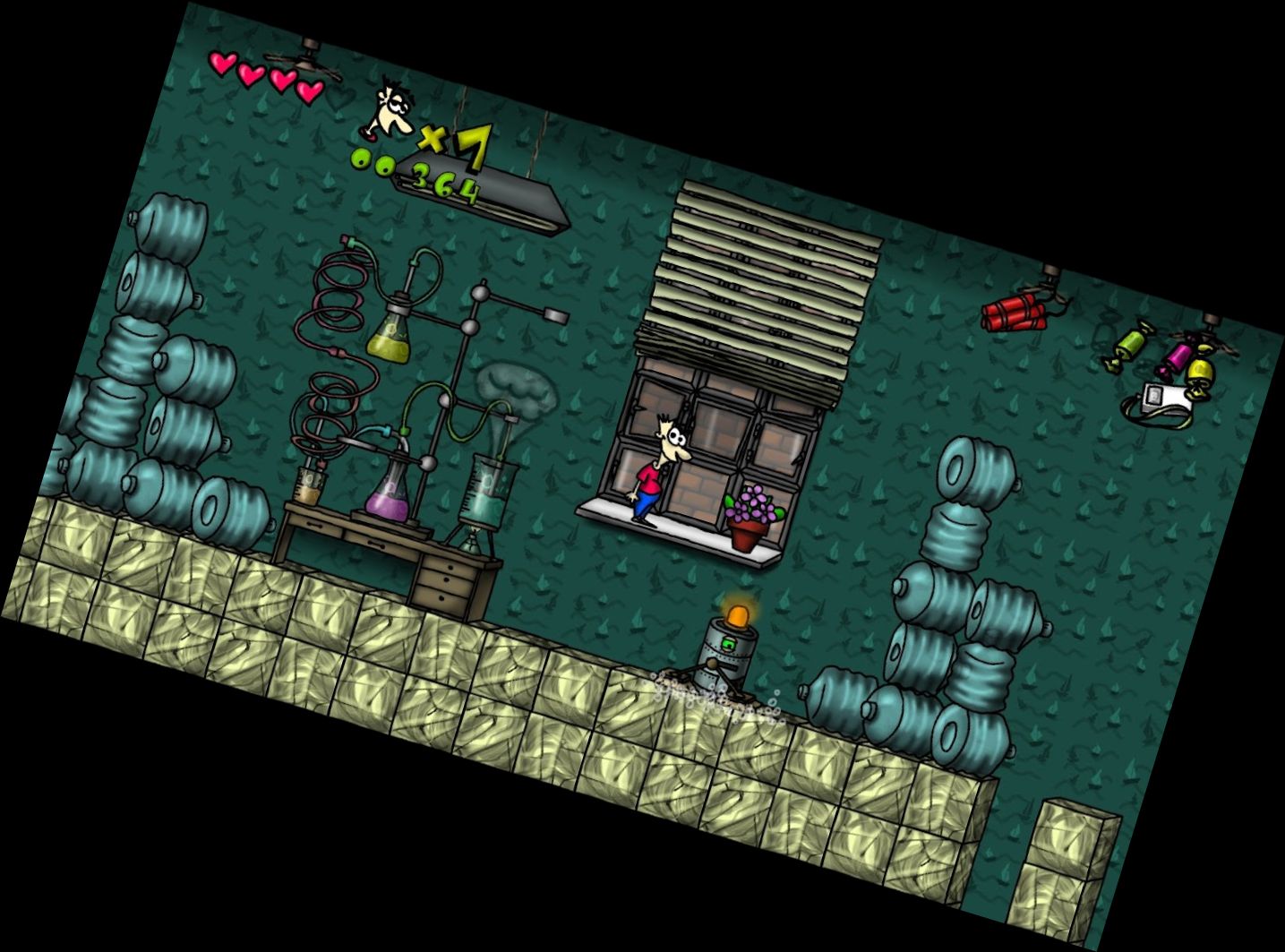Click the pink candy next to the yellow one

pyautogui.click(x=1178, y=356)
